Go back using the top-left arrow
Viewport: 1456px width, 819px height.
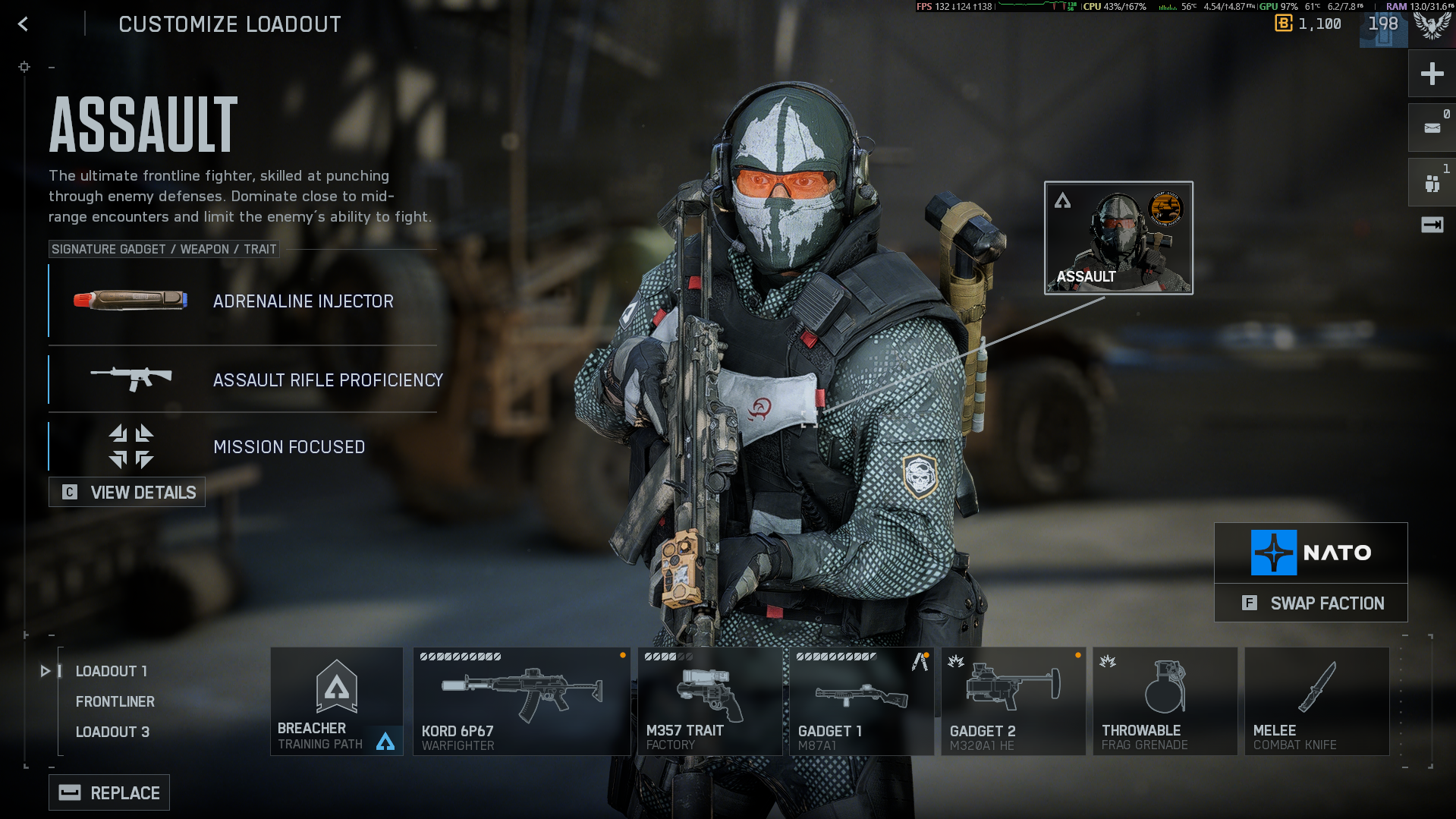(23, 24)
